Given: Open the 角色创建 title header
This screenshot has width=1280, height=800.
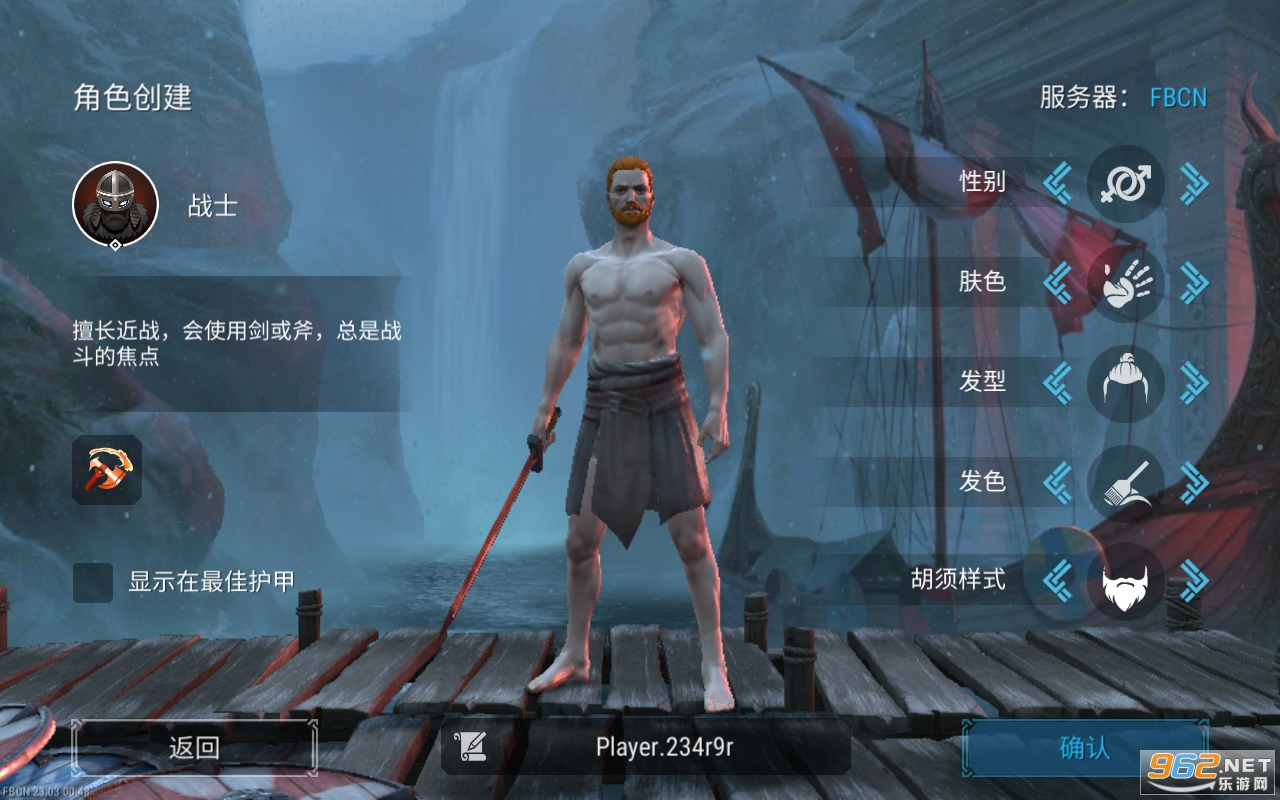Looking at the screenshot, I should click(x=135, y=97).
